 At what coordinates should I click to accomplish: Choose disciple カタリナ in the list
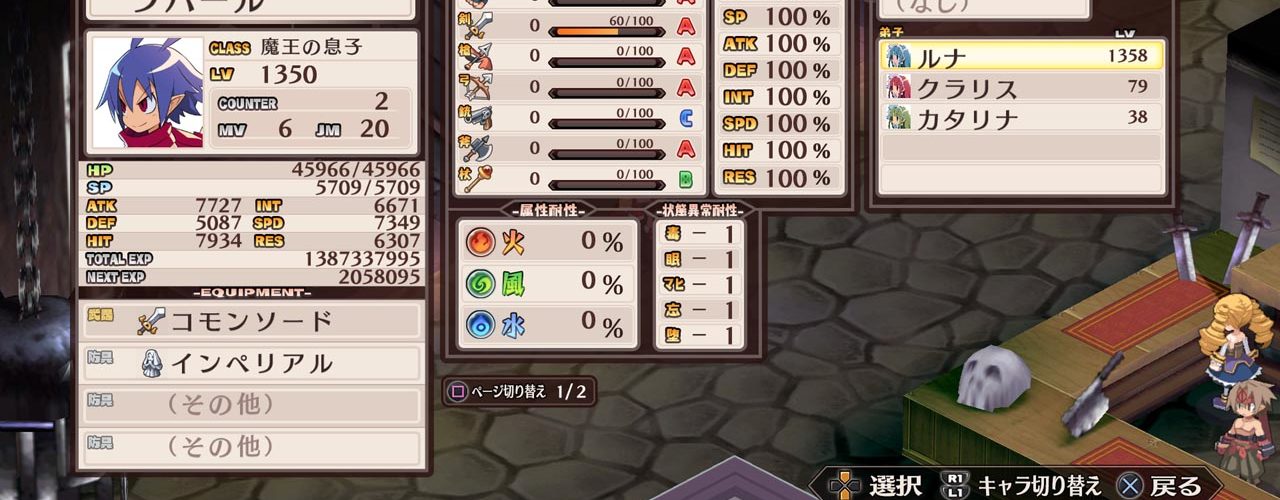[x=1021, y=118]
